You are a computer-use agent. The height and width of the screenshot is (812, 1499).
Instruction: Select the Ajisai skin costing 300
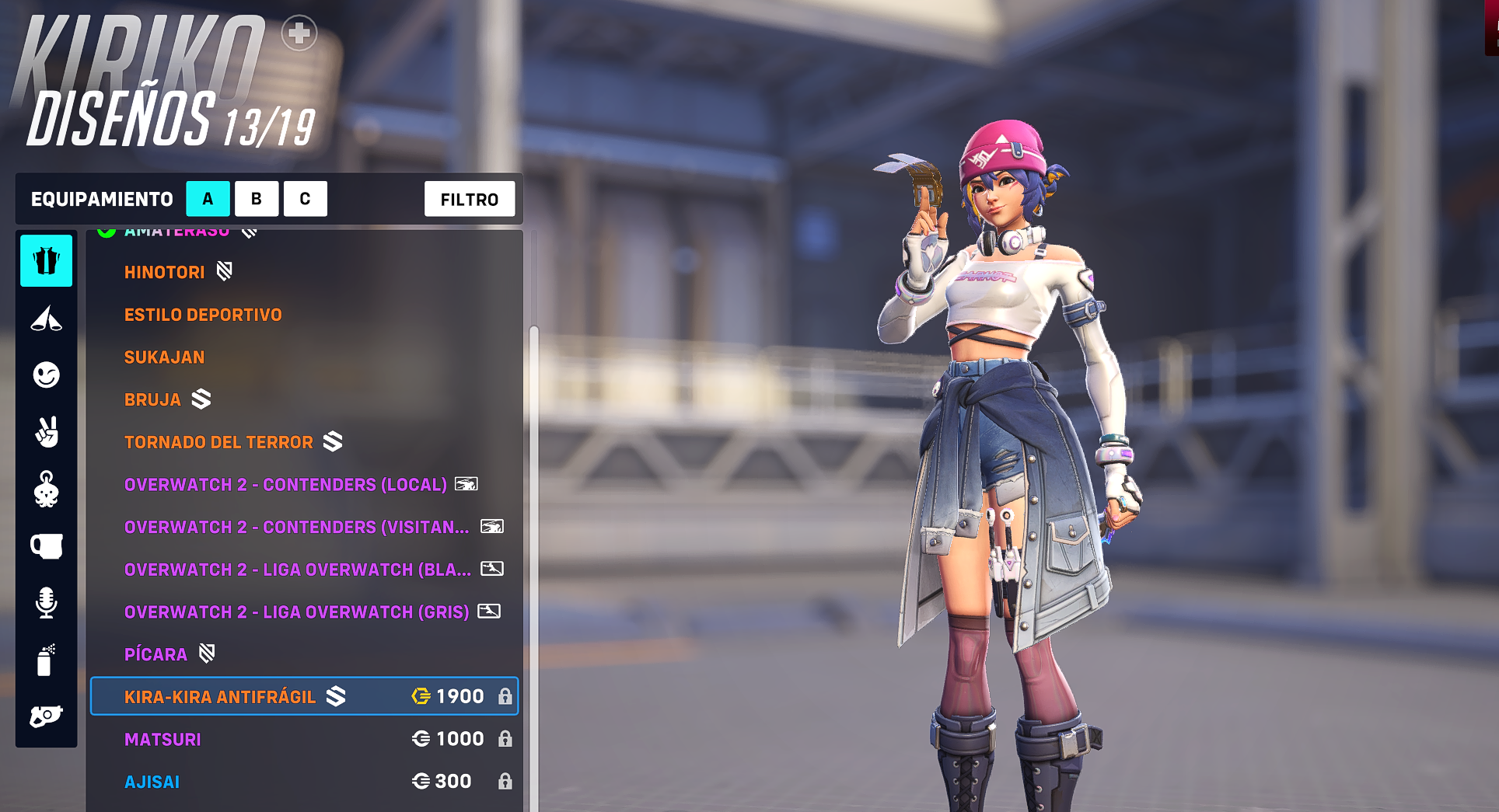point(304,782)
